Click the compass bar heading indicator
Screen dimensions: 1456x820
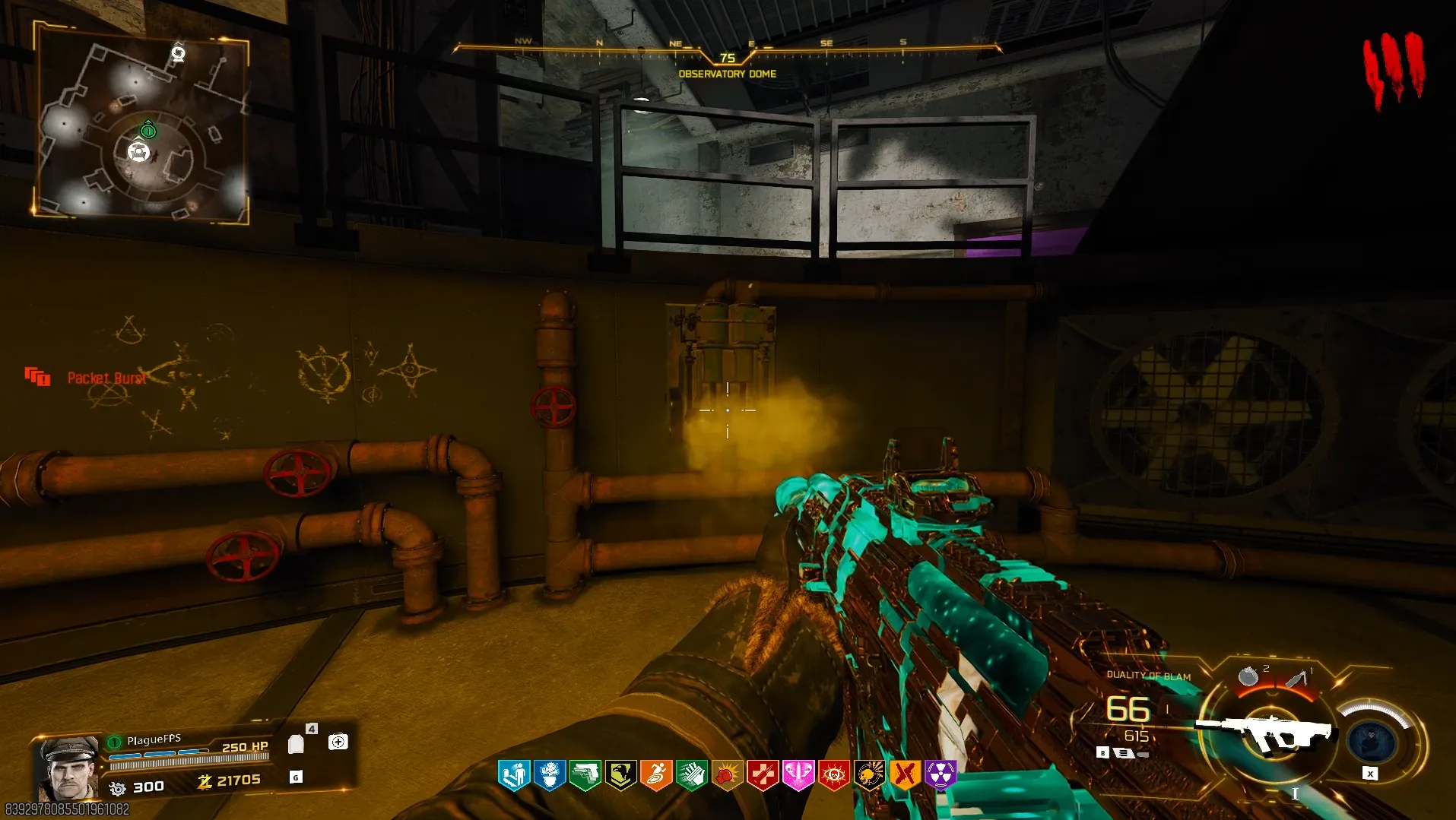pyautogui.click(x=727, y=58)
